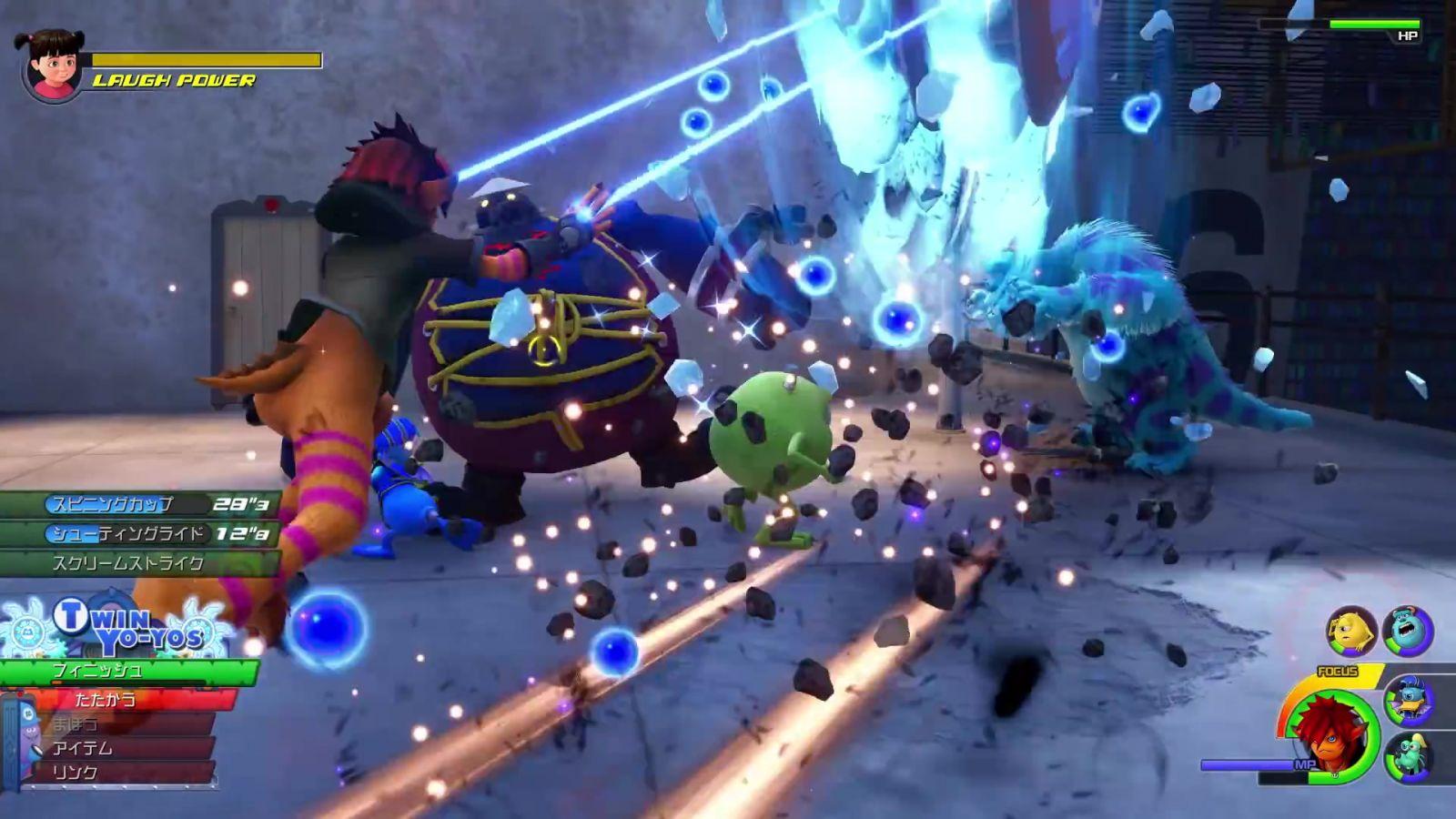Select Mike Wazowski's party portrait
Image resolution: width=1456 pixels, height=819 pixels.
1351,632
